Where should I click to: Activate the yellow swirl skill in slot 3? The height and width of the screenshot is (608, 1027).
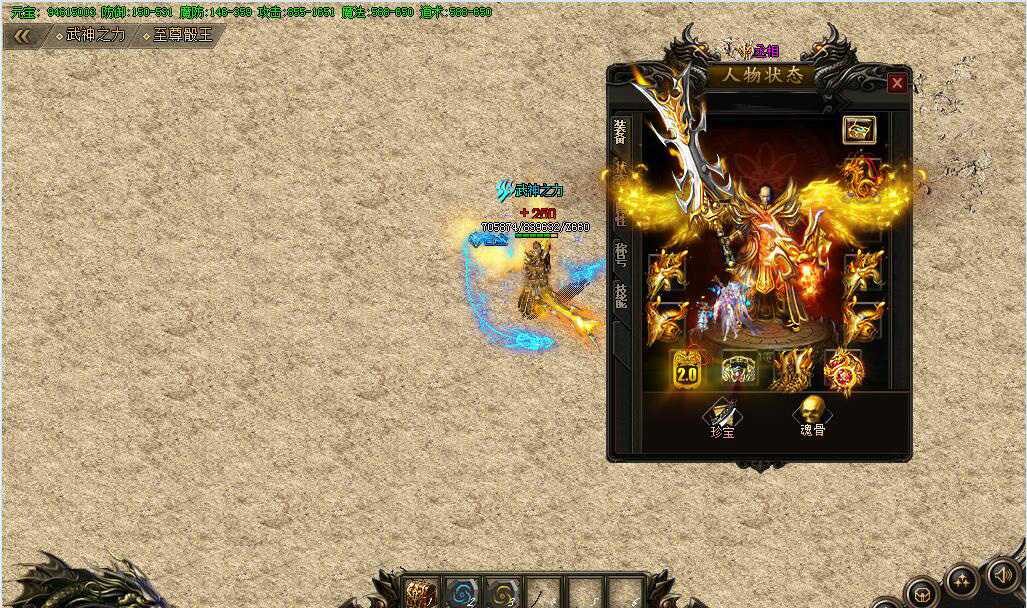point(501,594)
